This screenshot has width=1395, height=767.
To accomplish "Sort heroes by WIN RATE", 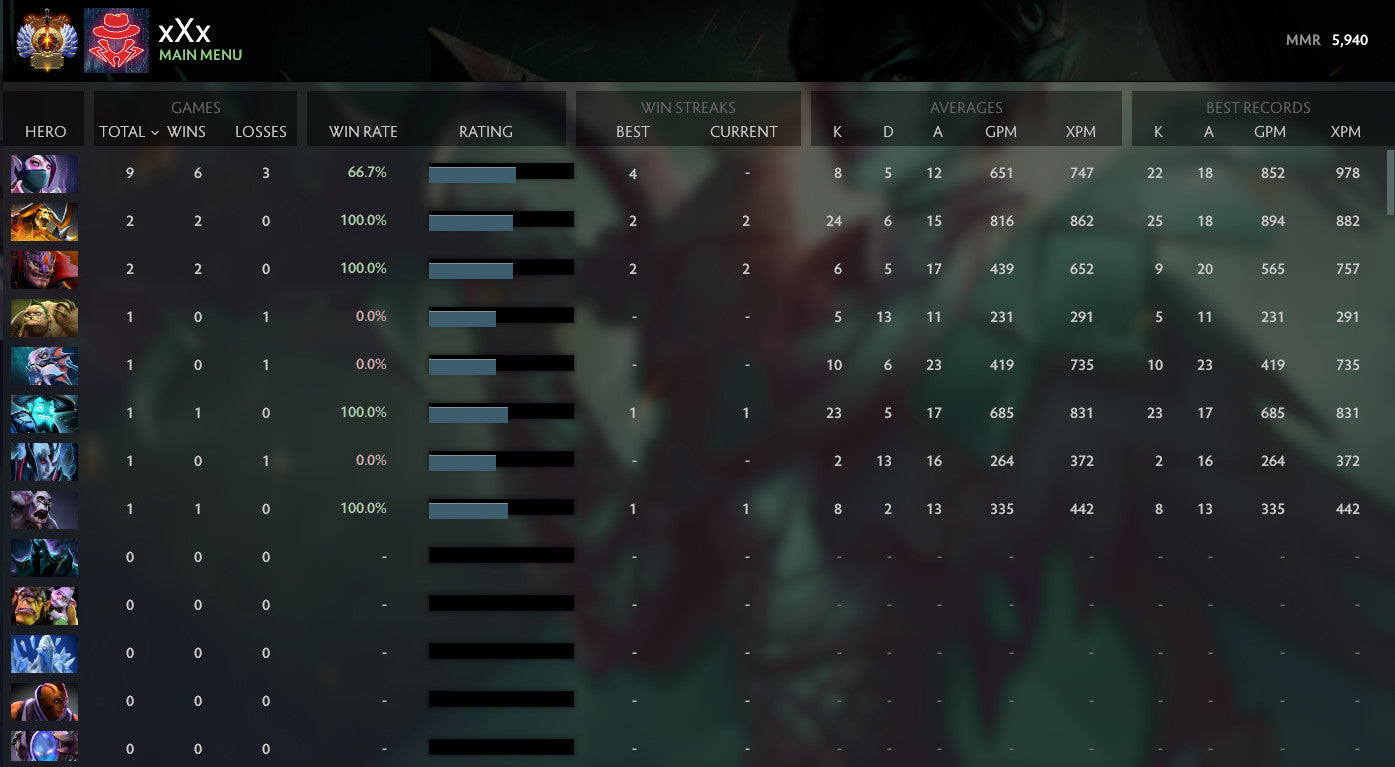I will pos(361,131).
